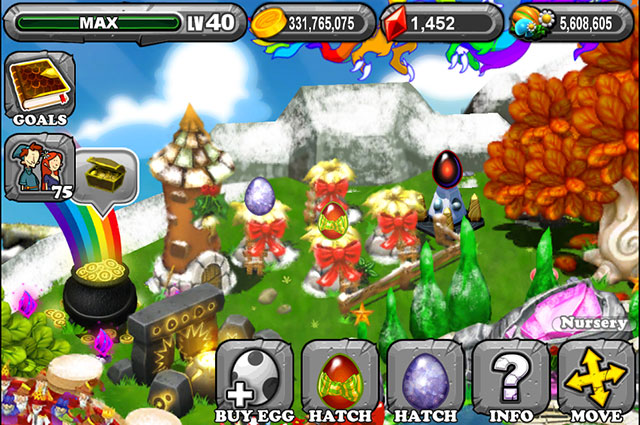Hatch the purple speckled egg
This screenshot has height=425, width=640.
423,381
